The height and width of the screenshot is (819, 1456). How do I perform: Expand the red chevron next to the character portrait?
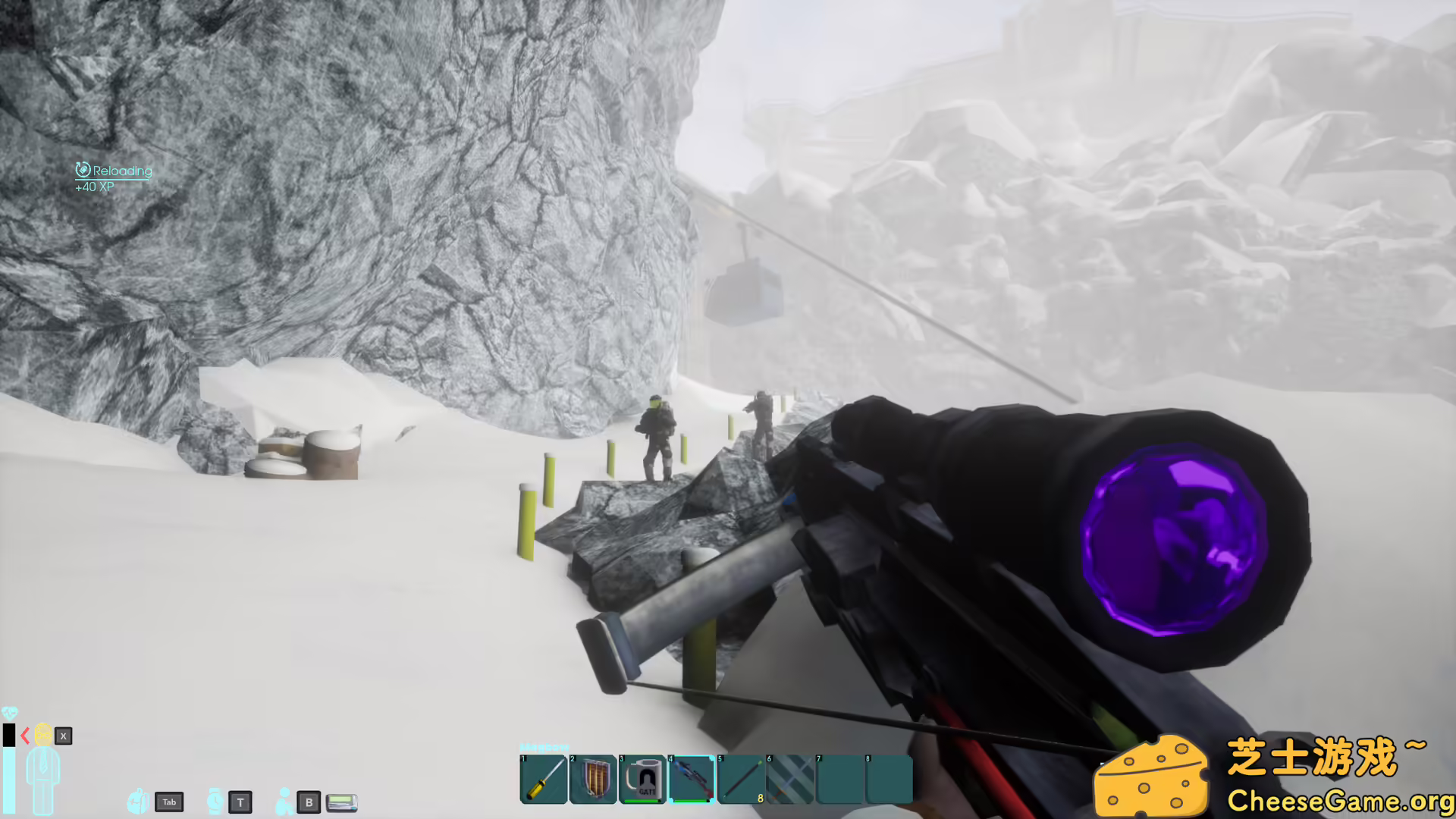click(x=25, y=736)
